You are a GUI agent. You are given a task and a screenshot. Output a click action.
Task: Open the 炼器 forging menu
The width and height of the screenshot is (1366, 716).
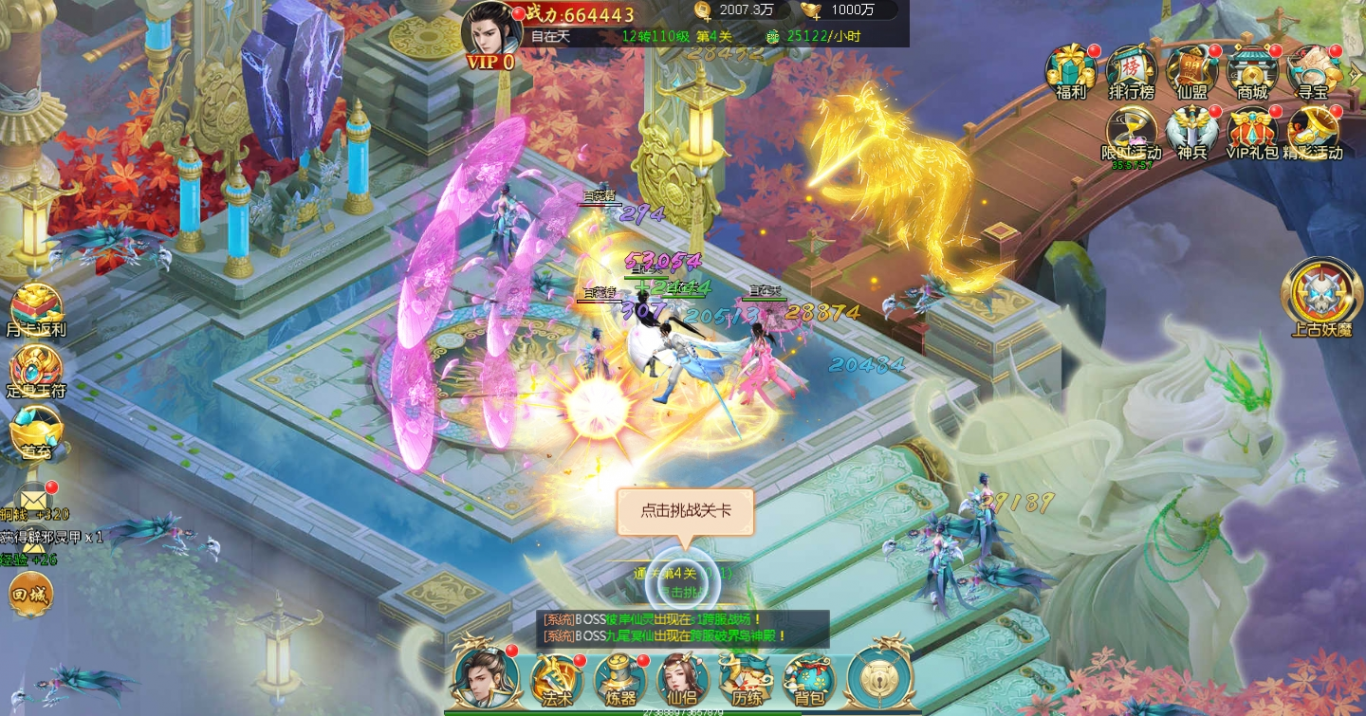point(619,680)
